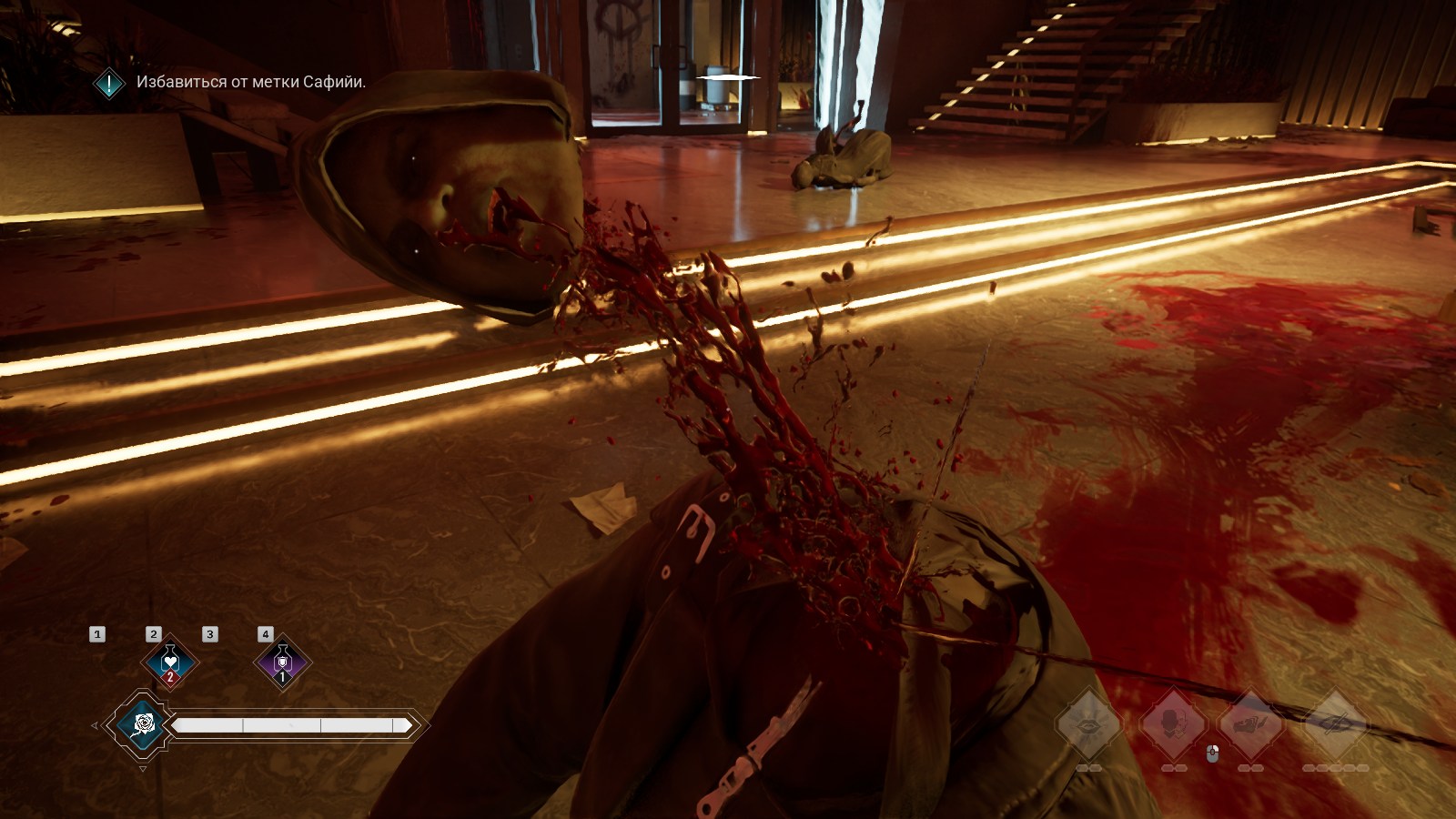
Task: Click the white rose clan emblem
Action: point(143,724)
